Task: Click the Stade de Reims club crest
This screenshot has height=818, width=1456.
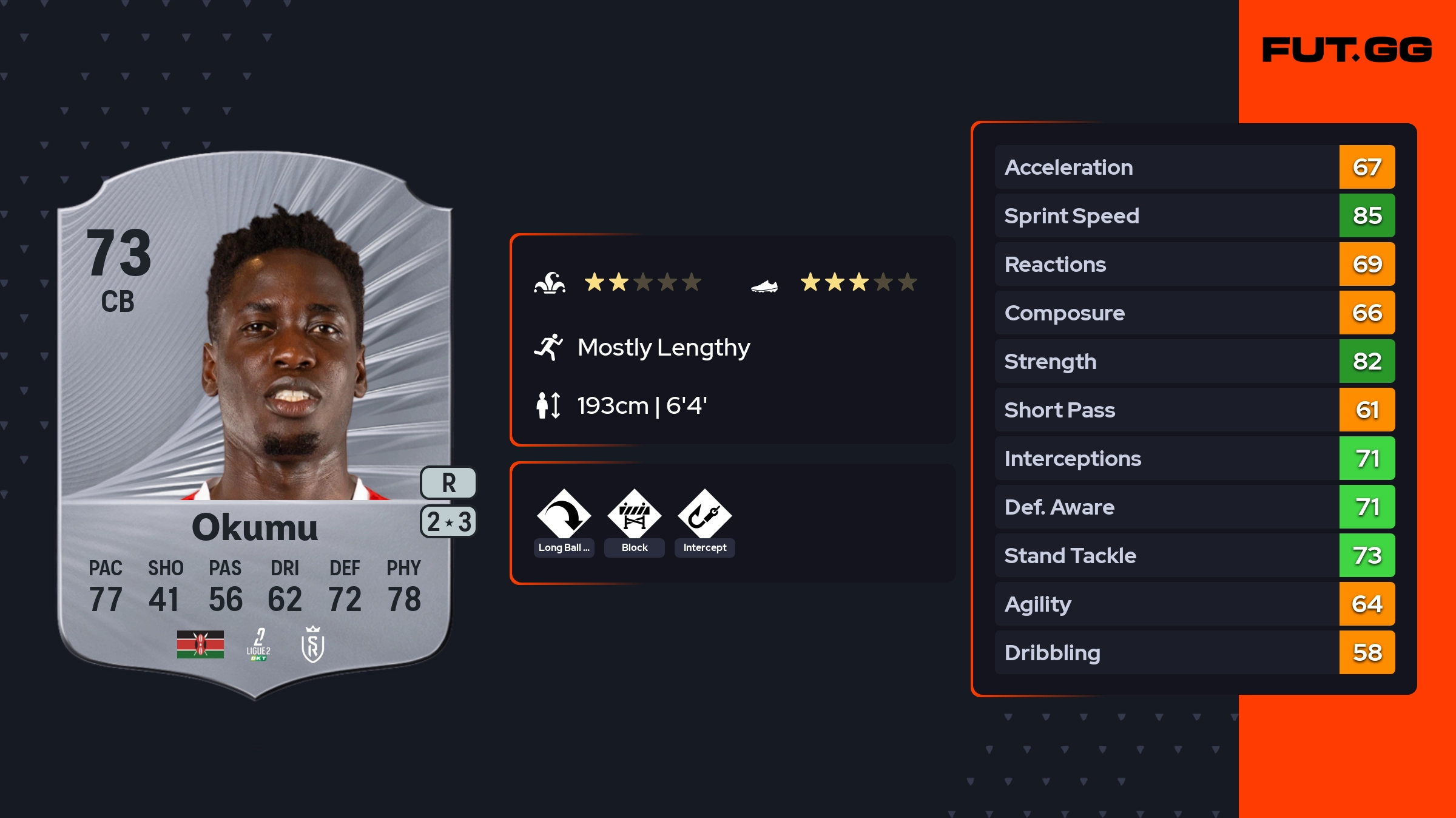Action: 313,644
